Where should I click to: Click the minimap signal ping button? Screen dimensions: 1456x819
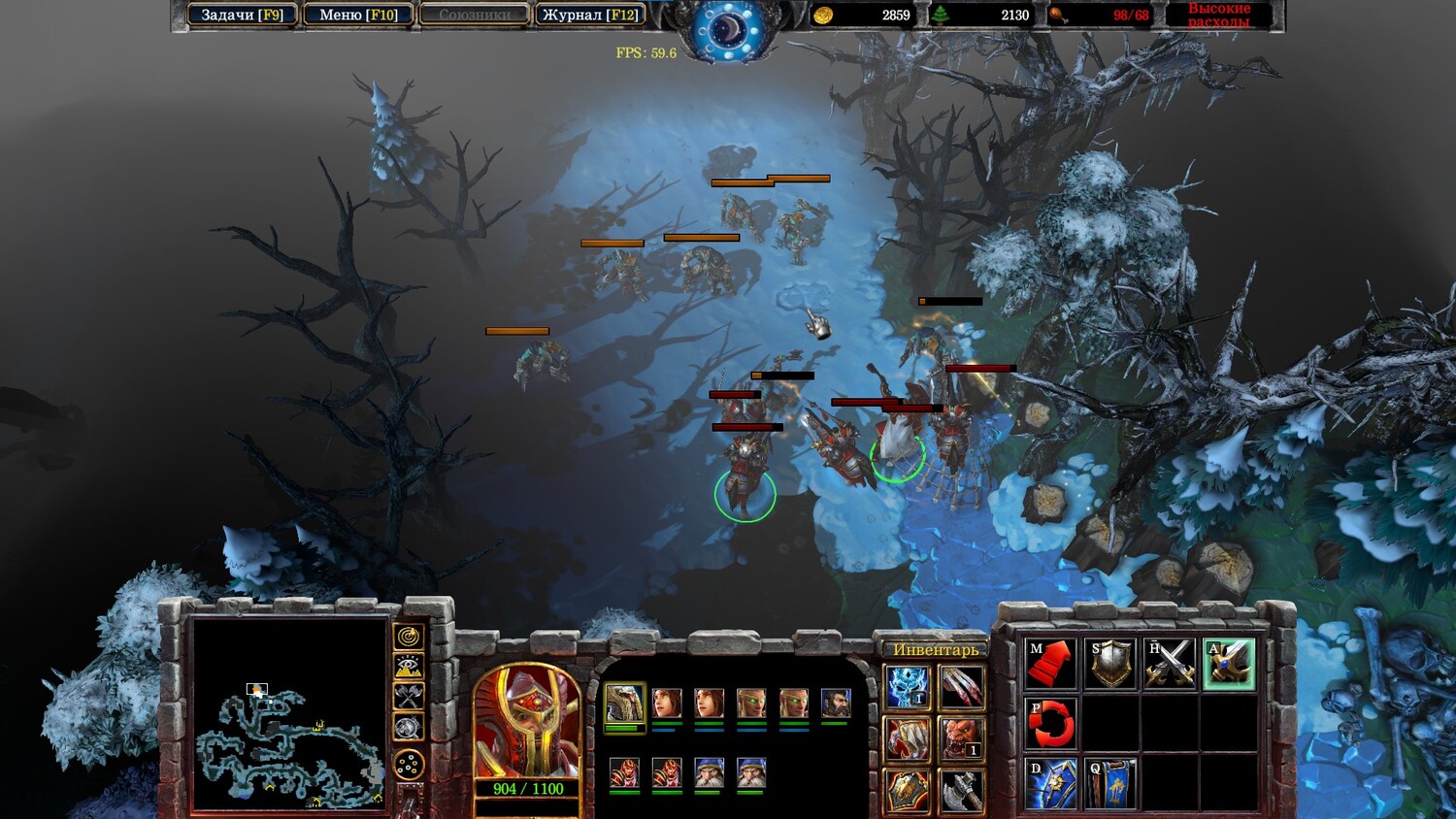point(409,637)
